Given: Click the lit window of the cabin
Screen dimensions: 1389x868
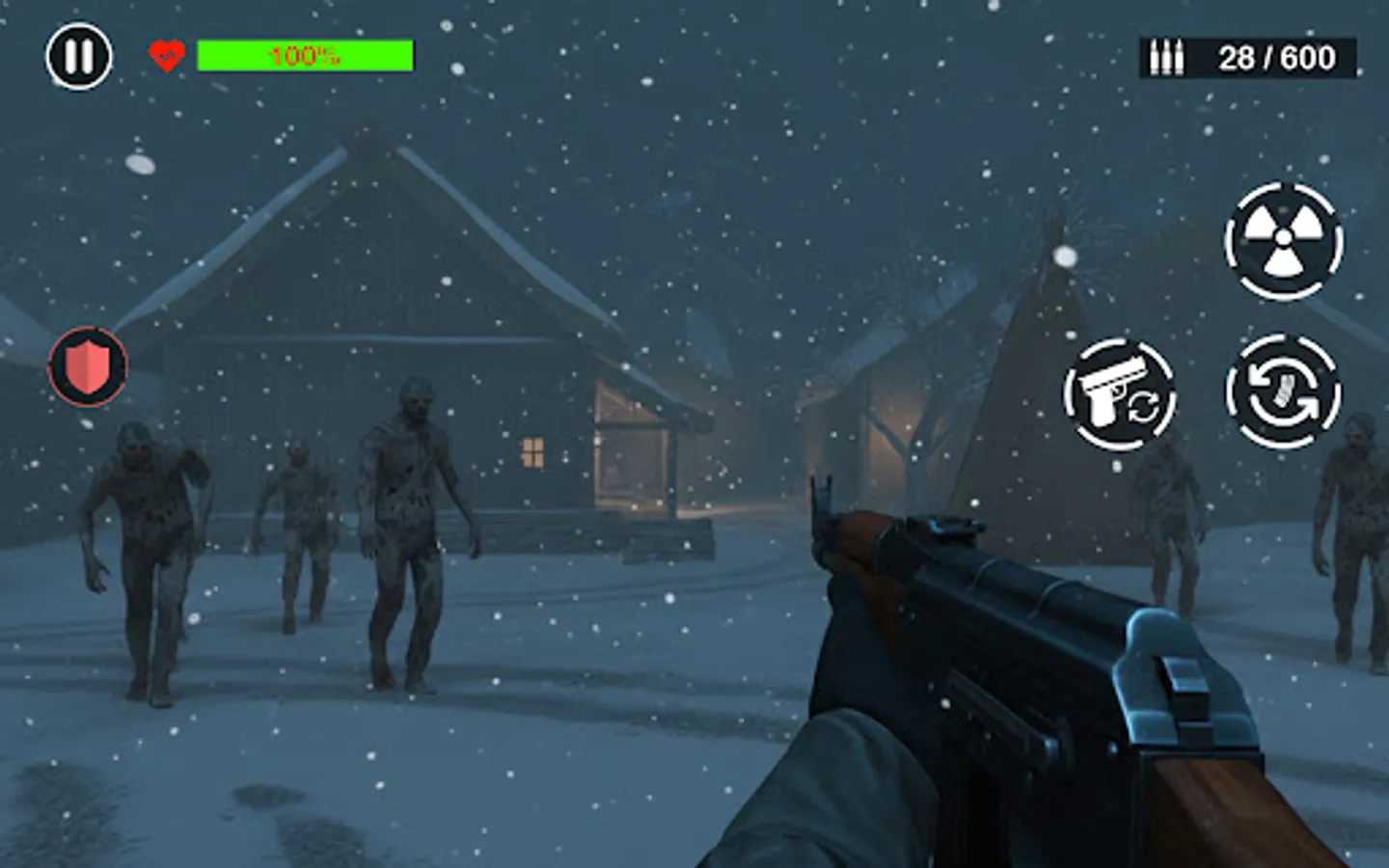Looking at the screenshot, I should [x=531, y=453].
